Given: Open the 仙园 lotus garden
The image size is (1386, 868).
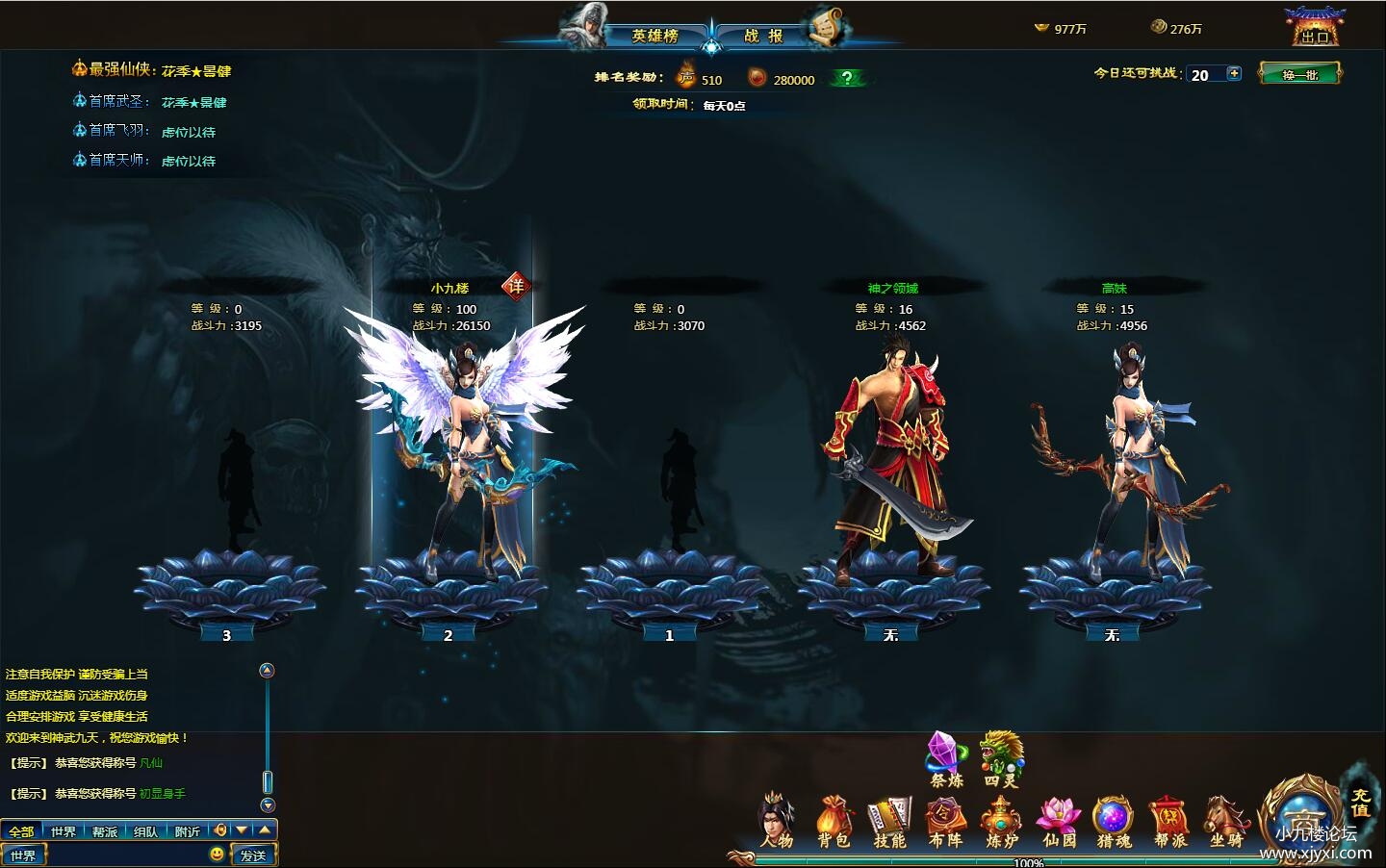Looking at the screenshot, I should [x=1059, y=824].
